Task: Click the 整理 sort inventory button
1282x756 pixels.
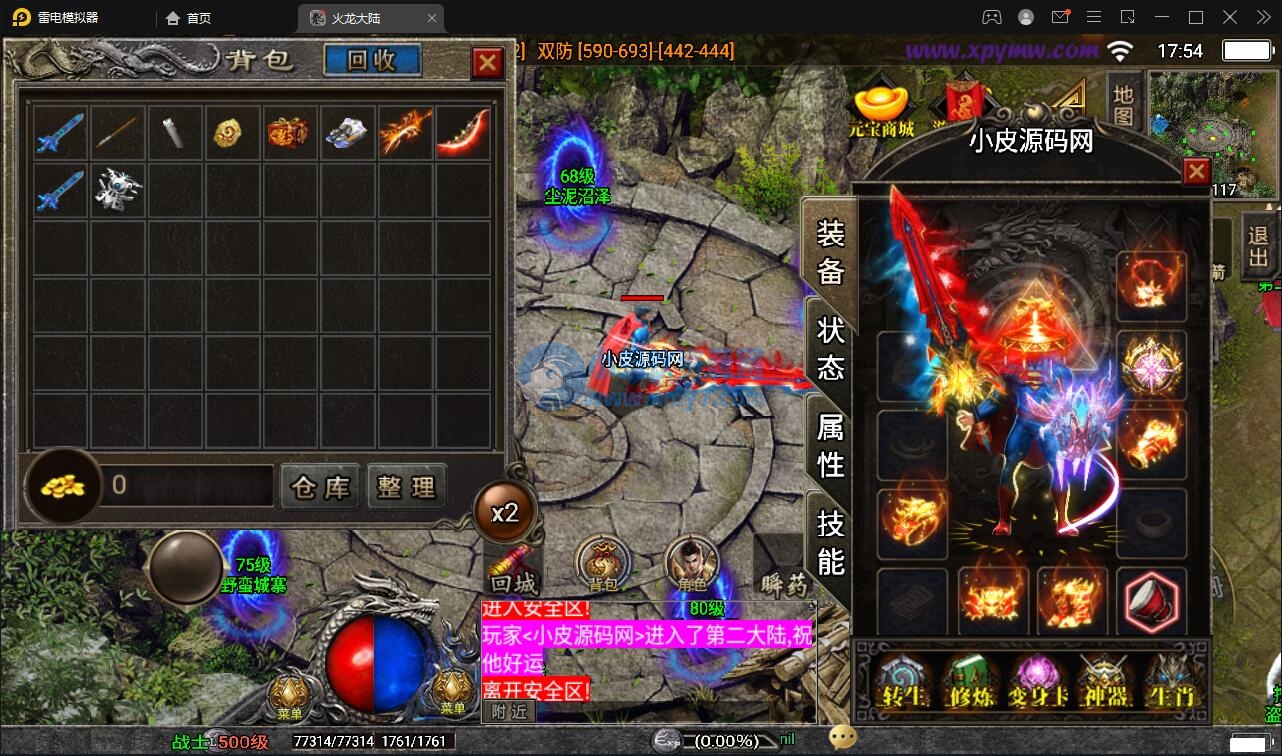Action: (407, 487)
